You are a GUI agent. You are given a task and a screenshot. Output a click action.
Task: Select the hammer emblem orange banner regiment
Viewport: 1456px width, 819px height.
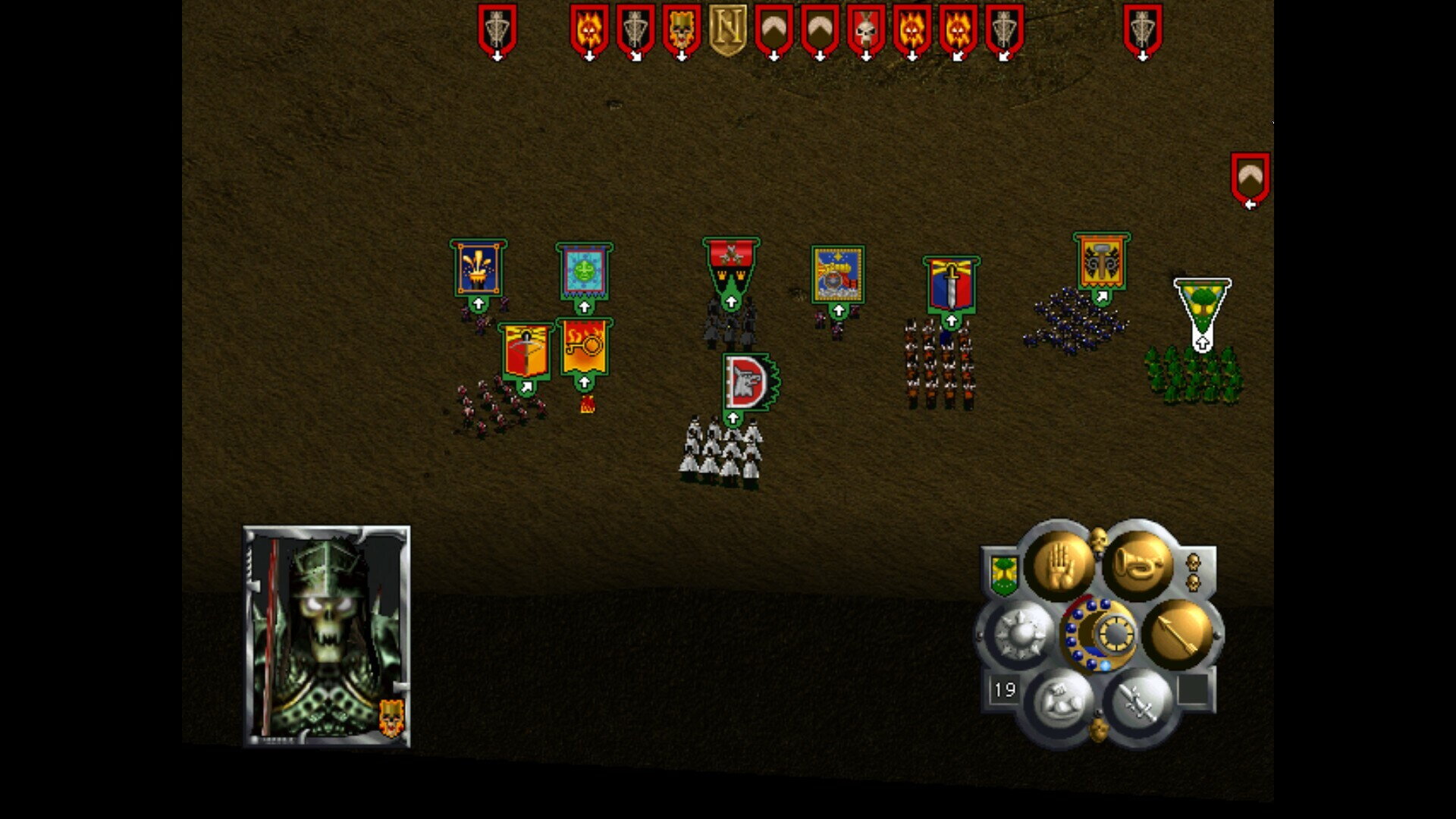pos(1101,260)
